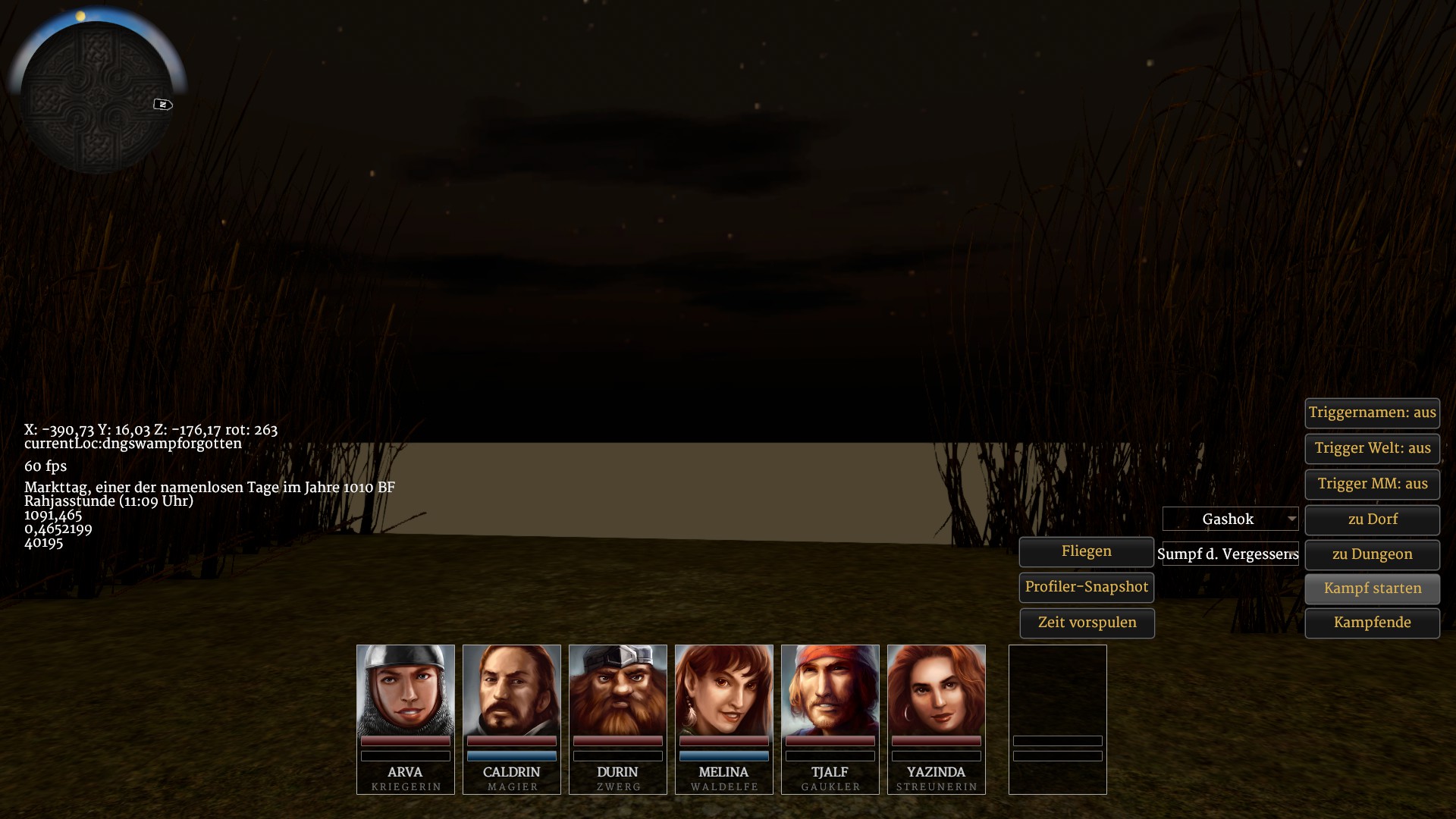This screenshot has width=1456, height=819.
Task: Toggle the Trigger MM option
Action: 1372,484
